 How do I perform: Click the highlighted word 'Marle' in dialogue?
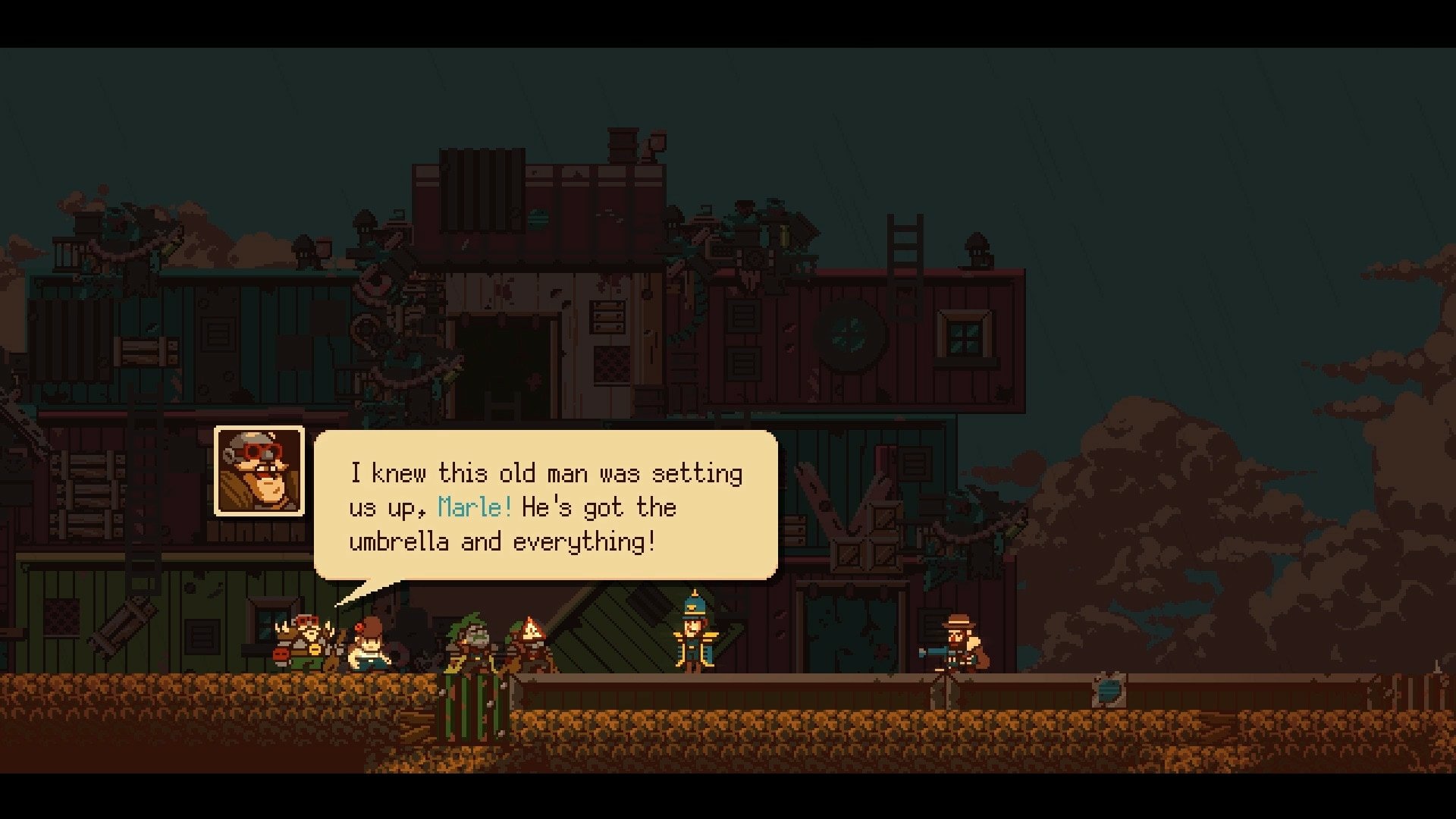pos(472,508)
